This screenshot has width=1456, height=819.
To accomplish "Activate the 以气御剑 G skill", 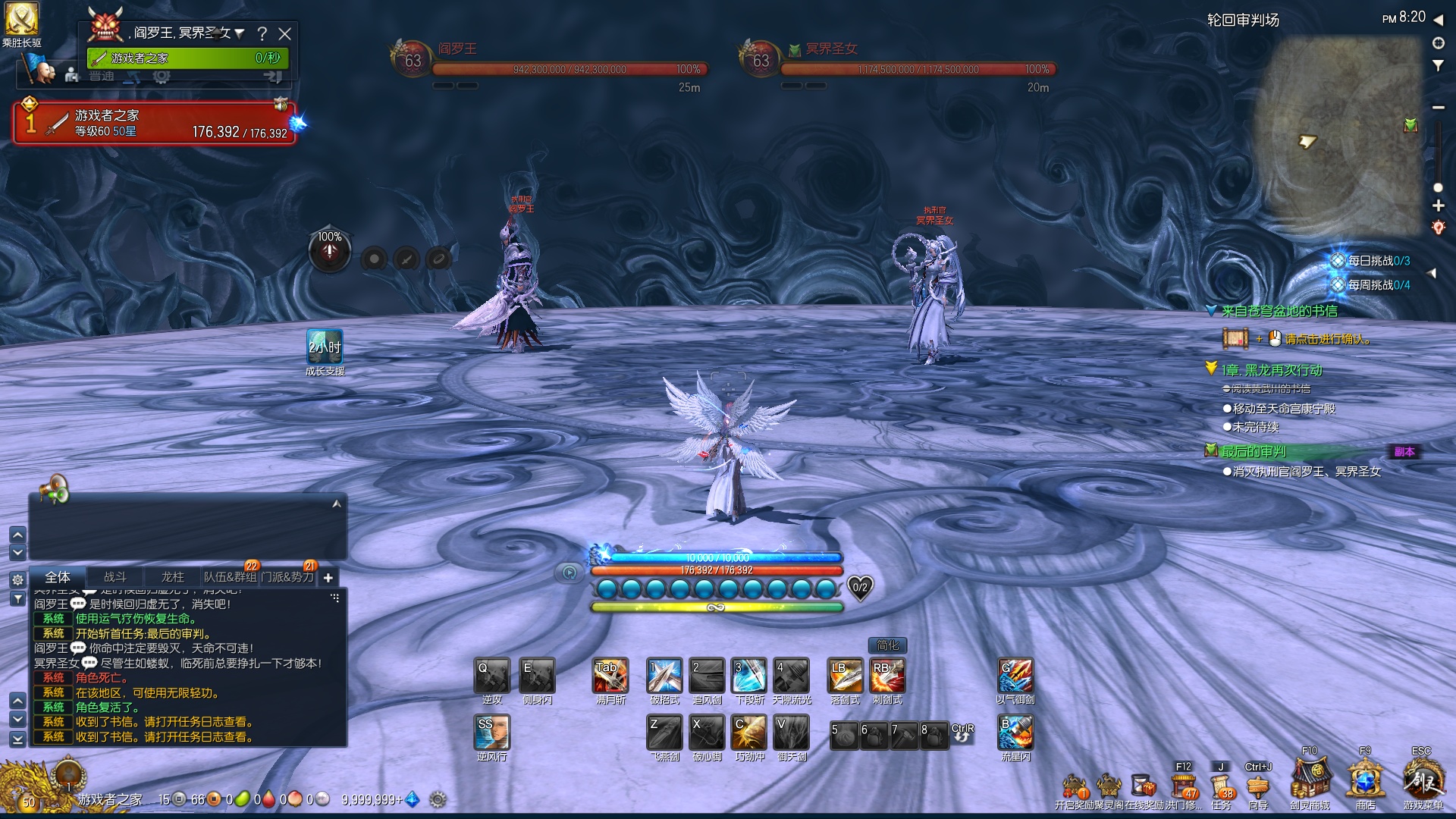I will pos(1015,676).
